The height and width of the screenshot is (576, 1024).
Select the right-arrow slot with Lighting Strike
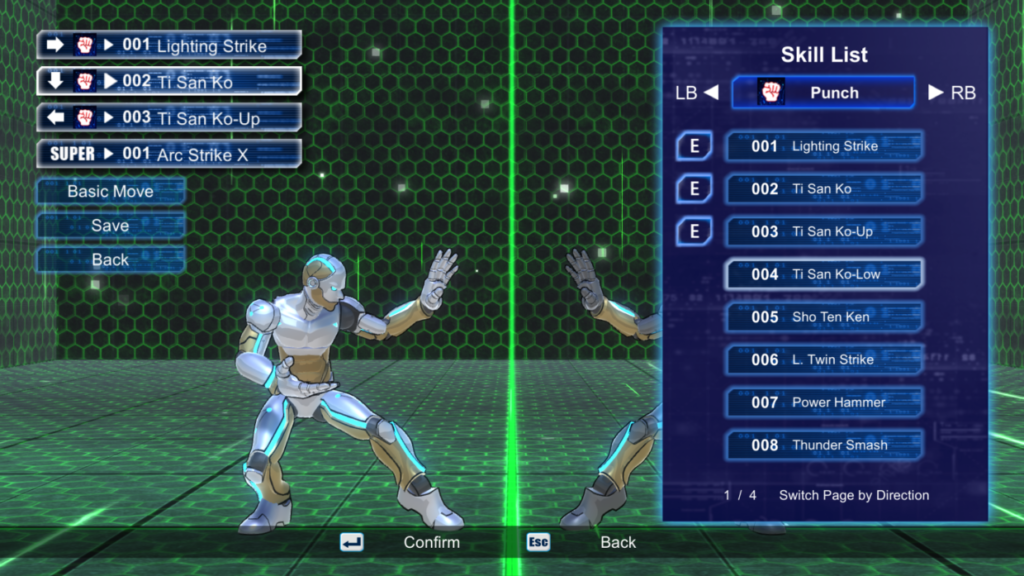click(169, 45)
